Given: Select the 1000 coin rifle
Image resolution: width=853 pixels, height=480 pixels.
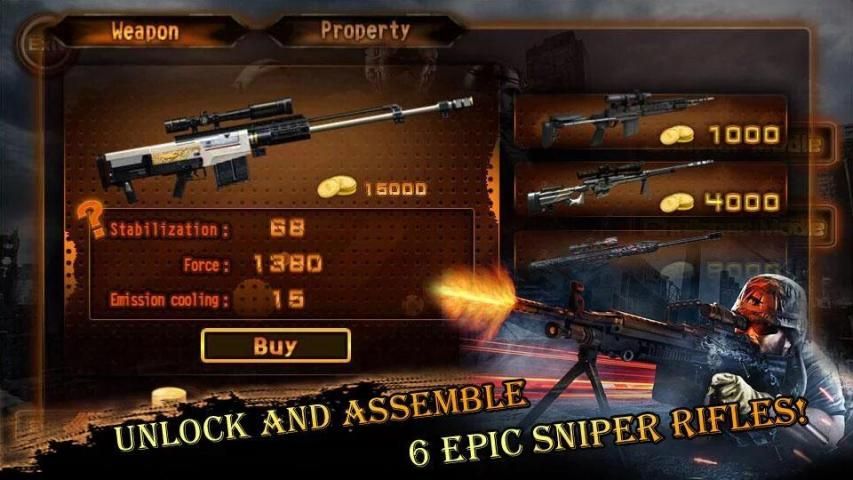Looking at the screenshot, I should point(649,121).
